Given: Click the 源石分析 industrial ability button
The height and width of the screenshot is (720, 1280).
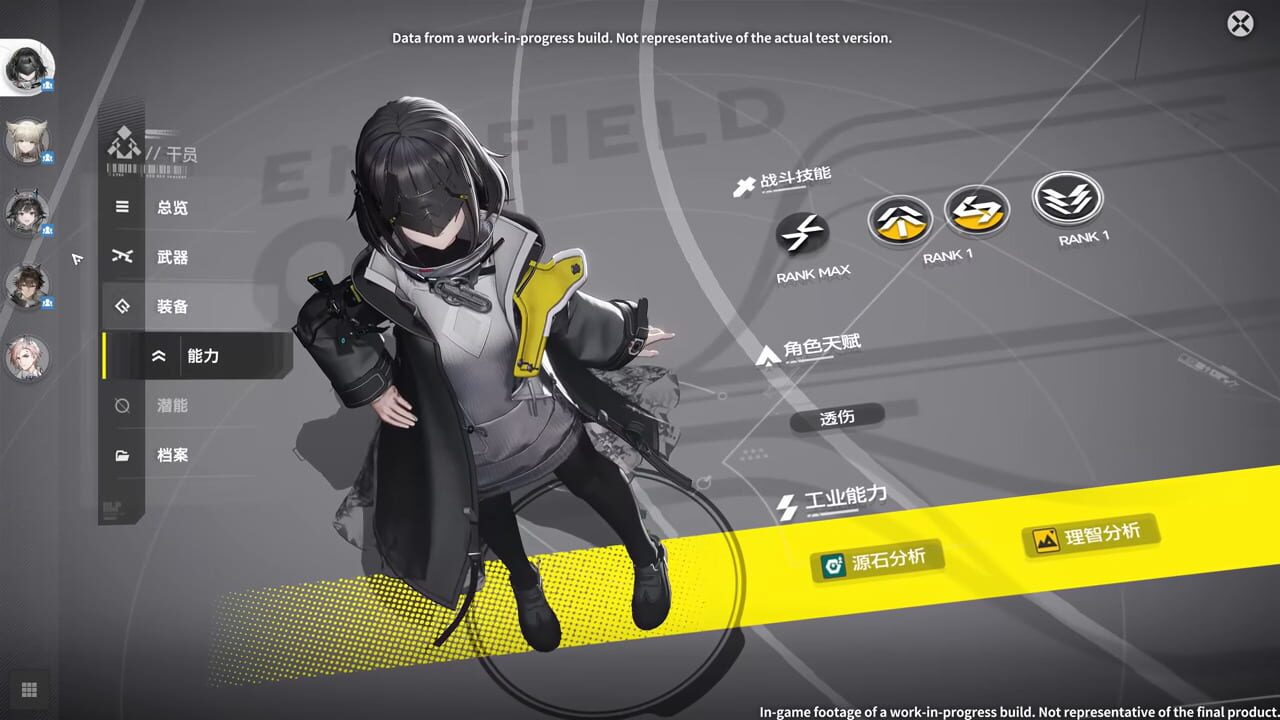Looking at the screenshot, I should tap(877, 561).
